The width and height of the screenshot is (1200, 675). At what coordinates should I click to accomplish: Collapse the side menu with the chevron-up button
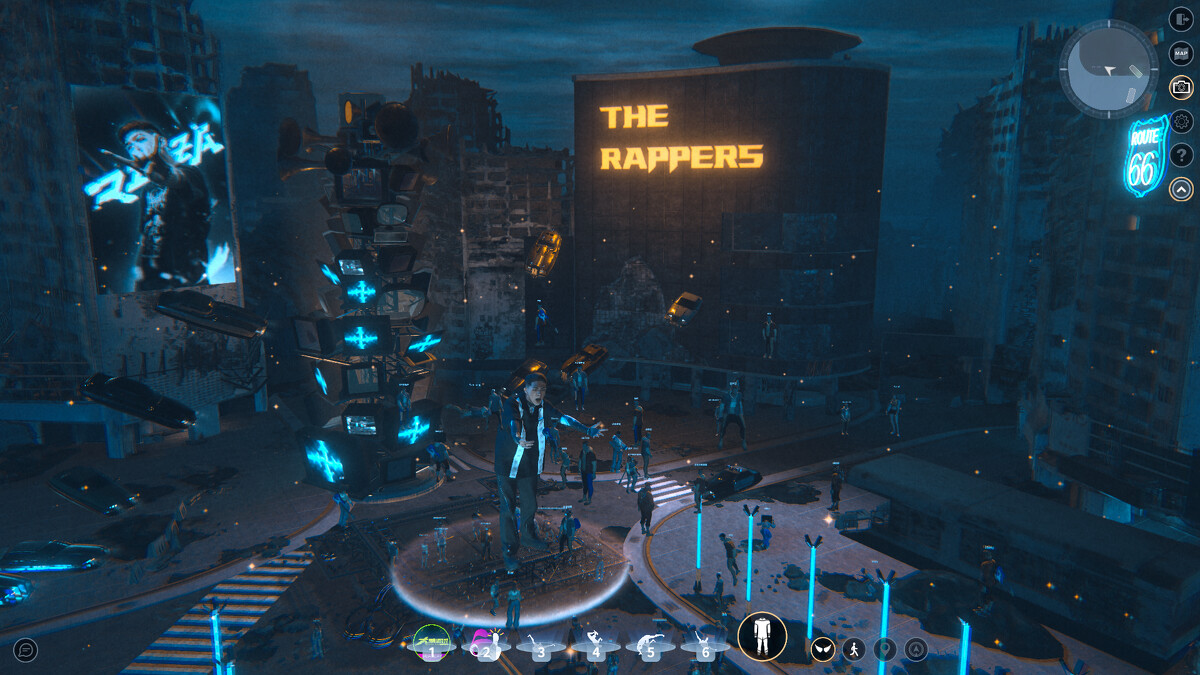click(1181, 188)
